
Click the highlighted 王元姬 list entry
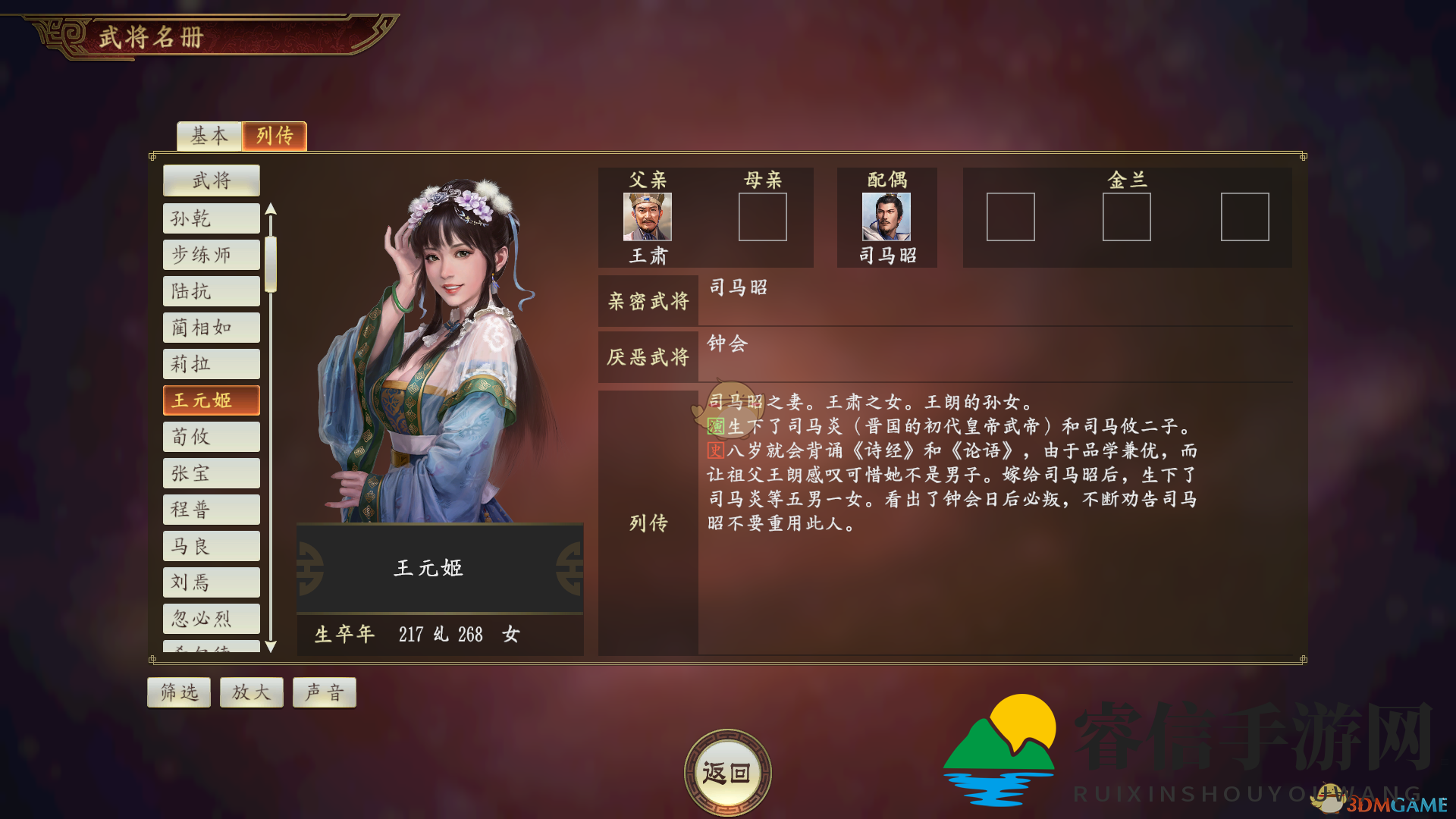tap(212, 400)
